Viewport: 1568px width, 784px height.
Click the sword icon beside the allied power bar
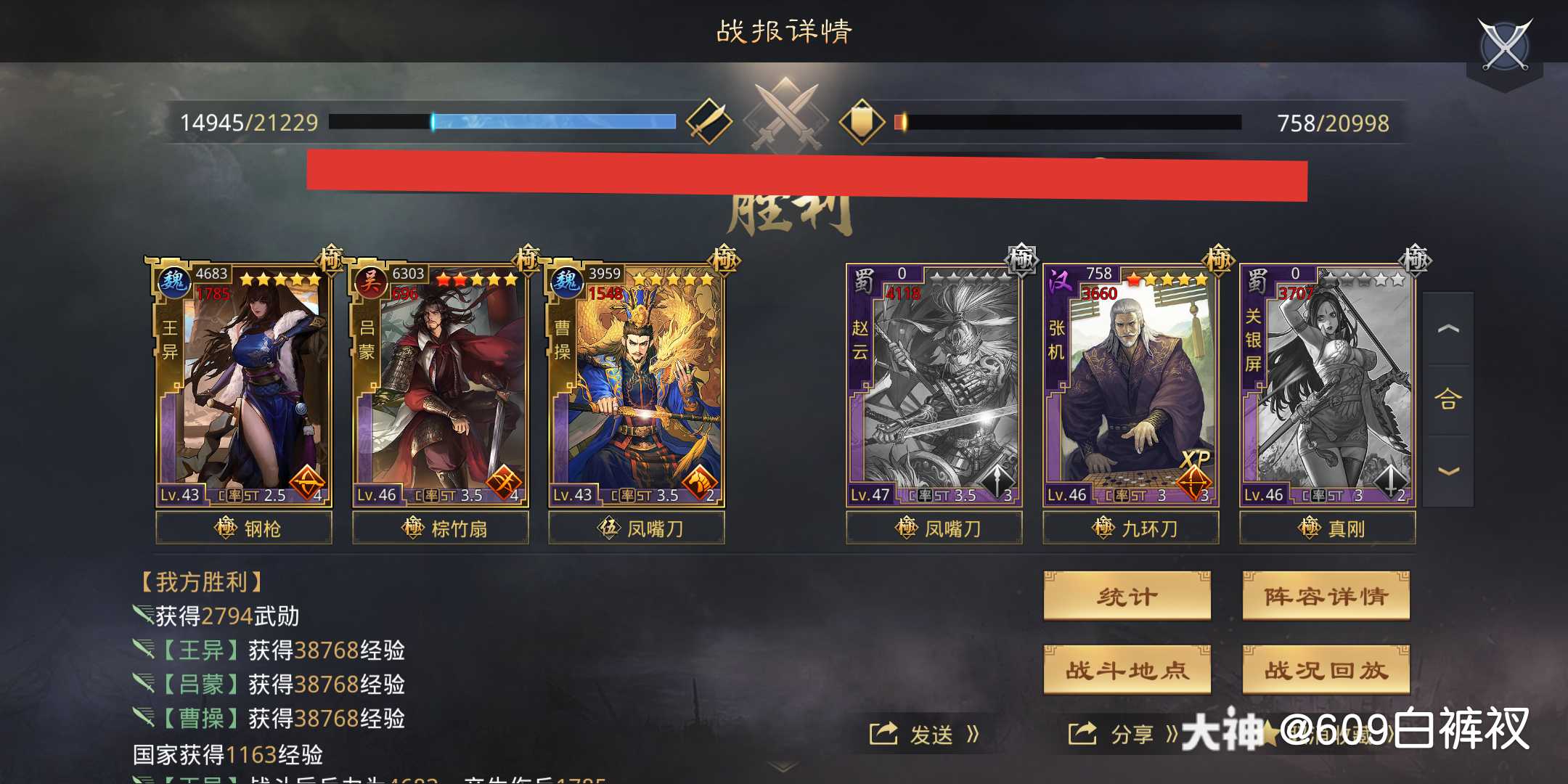coord(710,121)
